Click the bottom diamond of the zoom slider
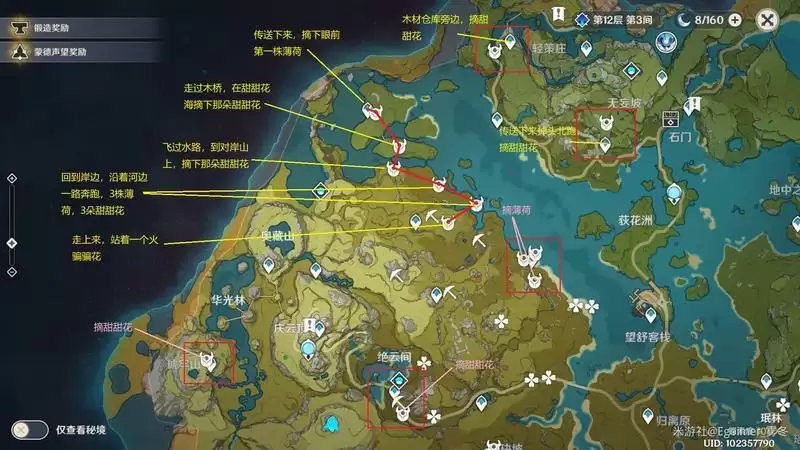The height and width of the screenshot is (450, 800). 11,271
